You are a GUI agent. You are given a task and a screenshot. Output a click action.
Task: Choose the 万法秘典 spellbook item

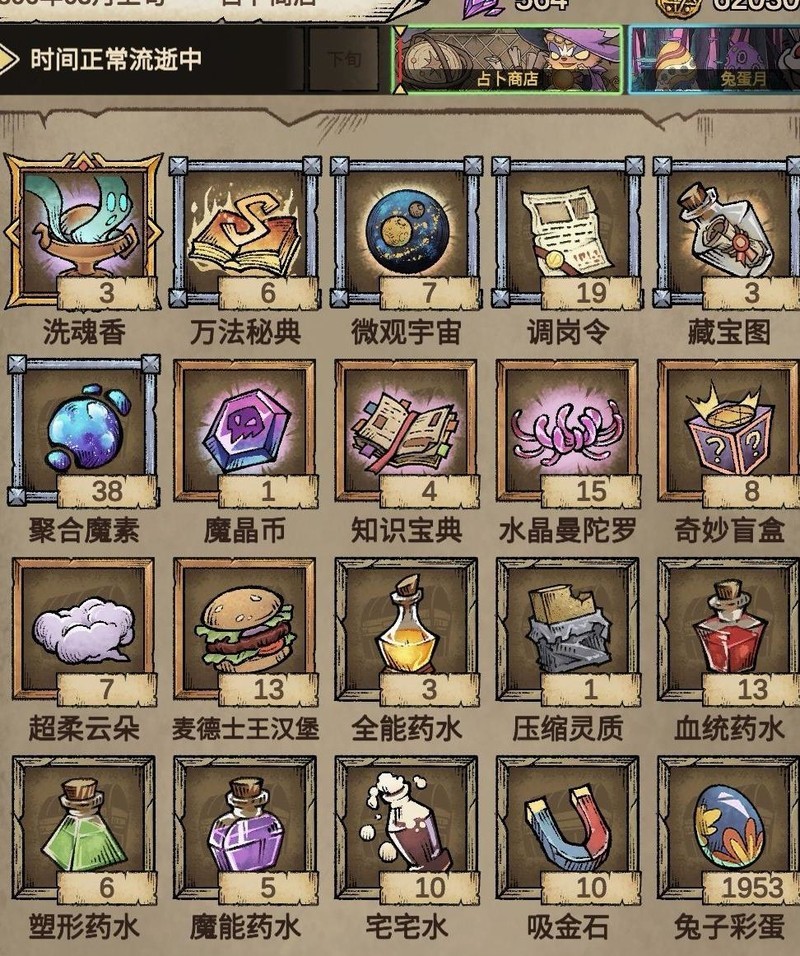(x=245, y=230)
